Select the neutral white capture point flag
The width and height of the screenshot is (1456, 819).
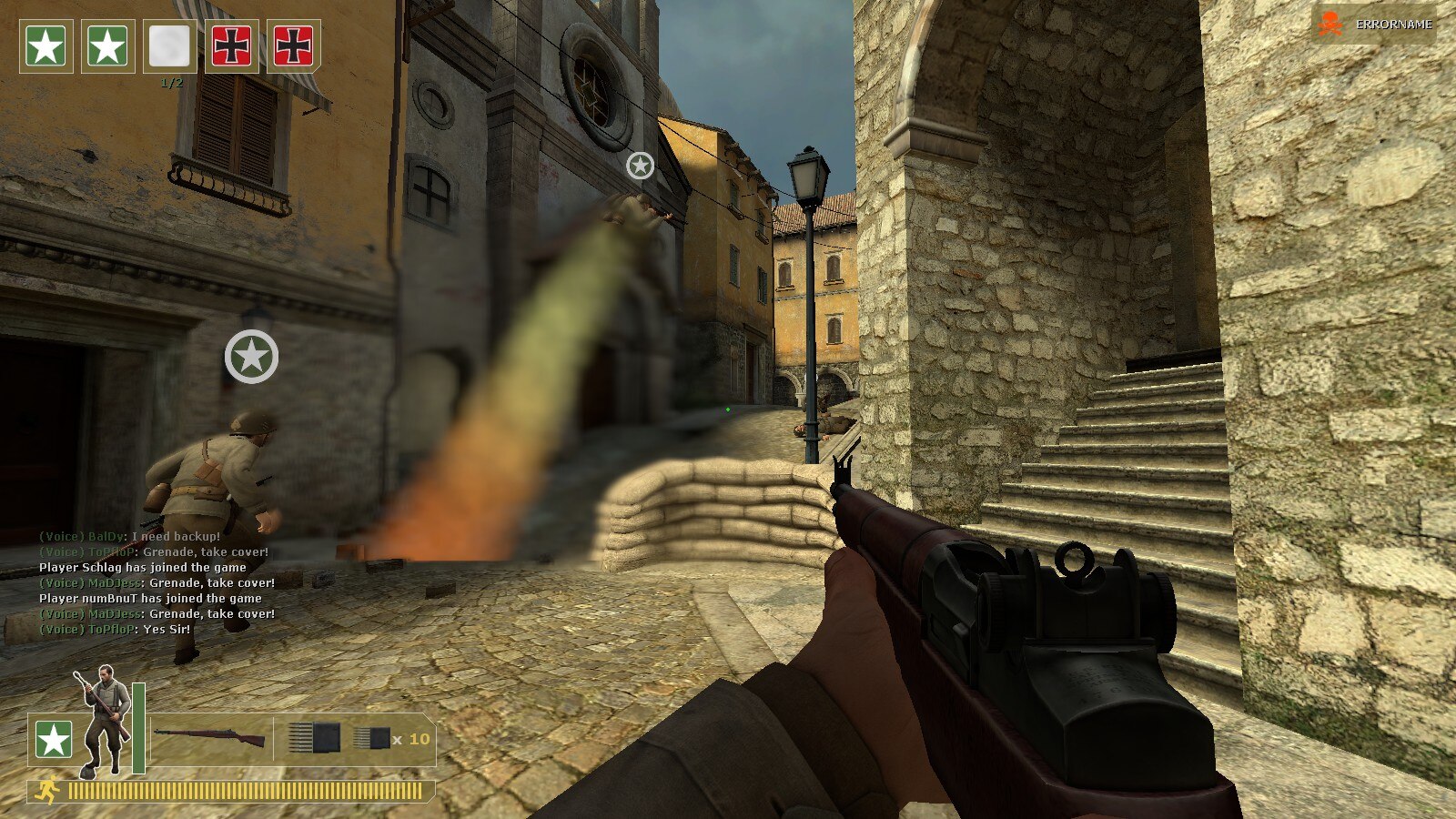169,45
